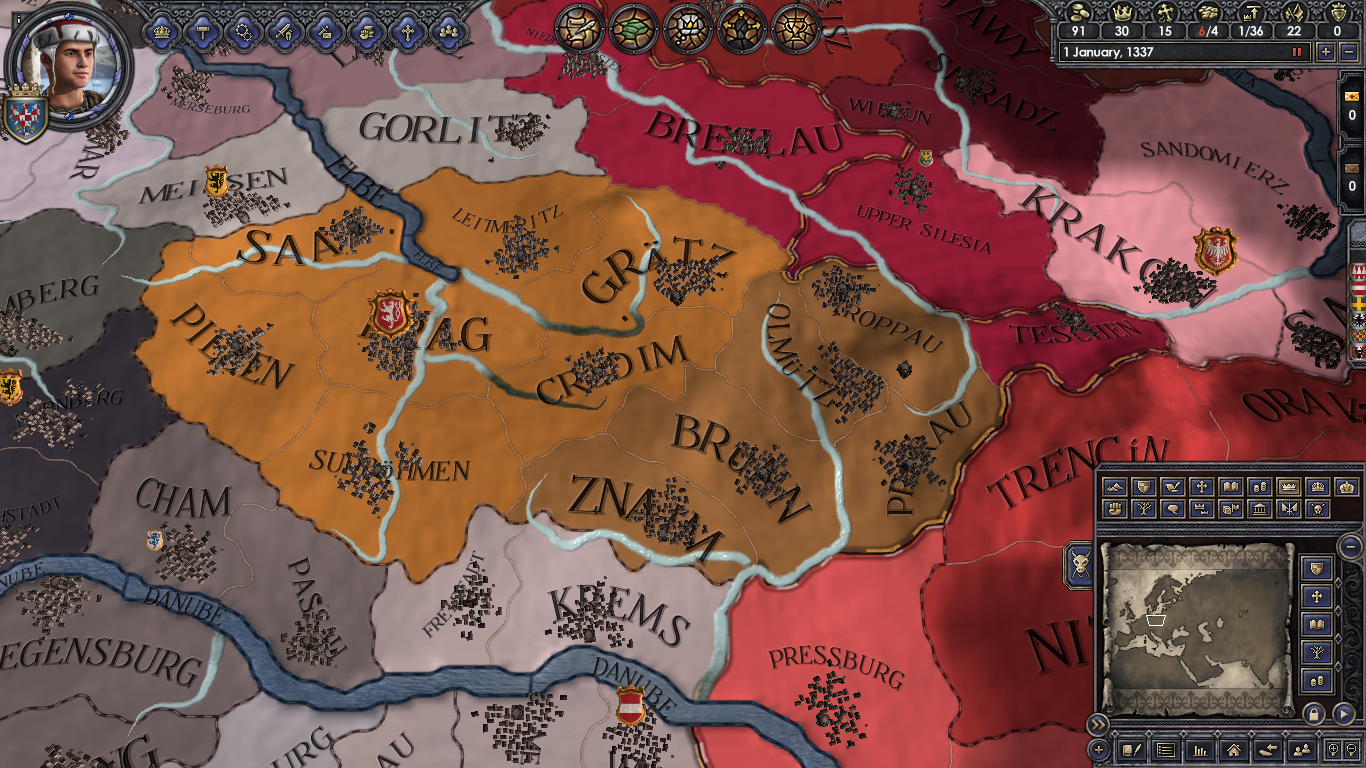Collapse the map mode panel with the minus button
The height and width of the screenshot is (768, 1366).
point(1349,546)
